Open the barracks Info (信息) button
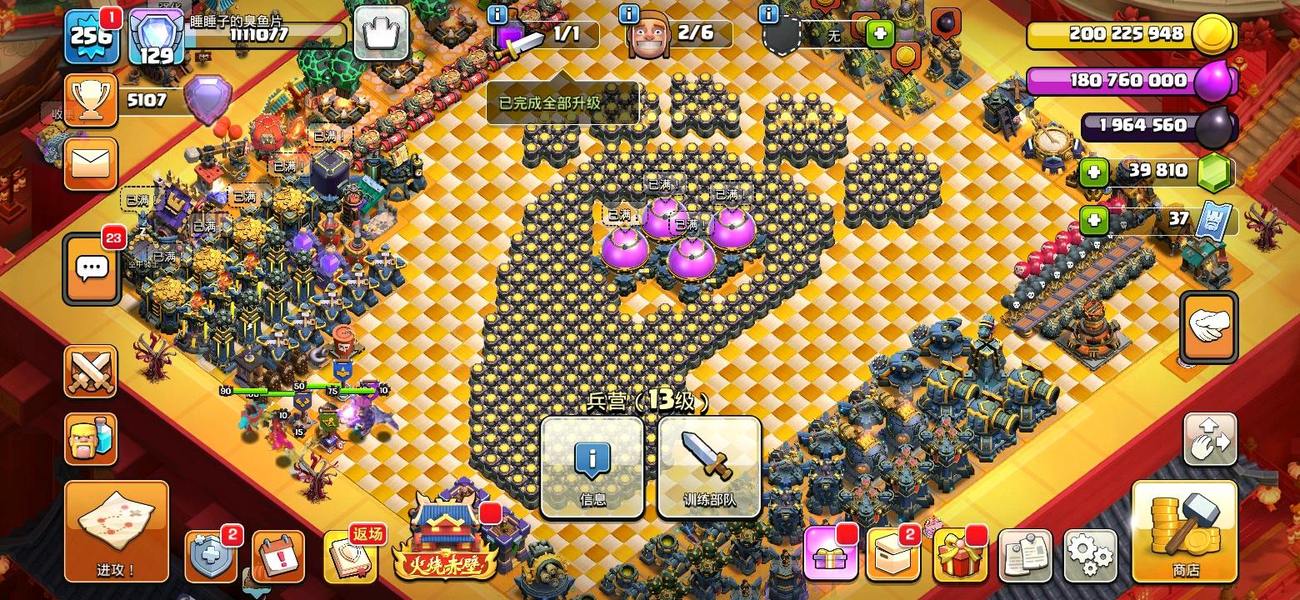 pyautogui.click(x=592, y=467)
